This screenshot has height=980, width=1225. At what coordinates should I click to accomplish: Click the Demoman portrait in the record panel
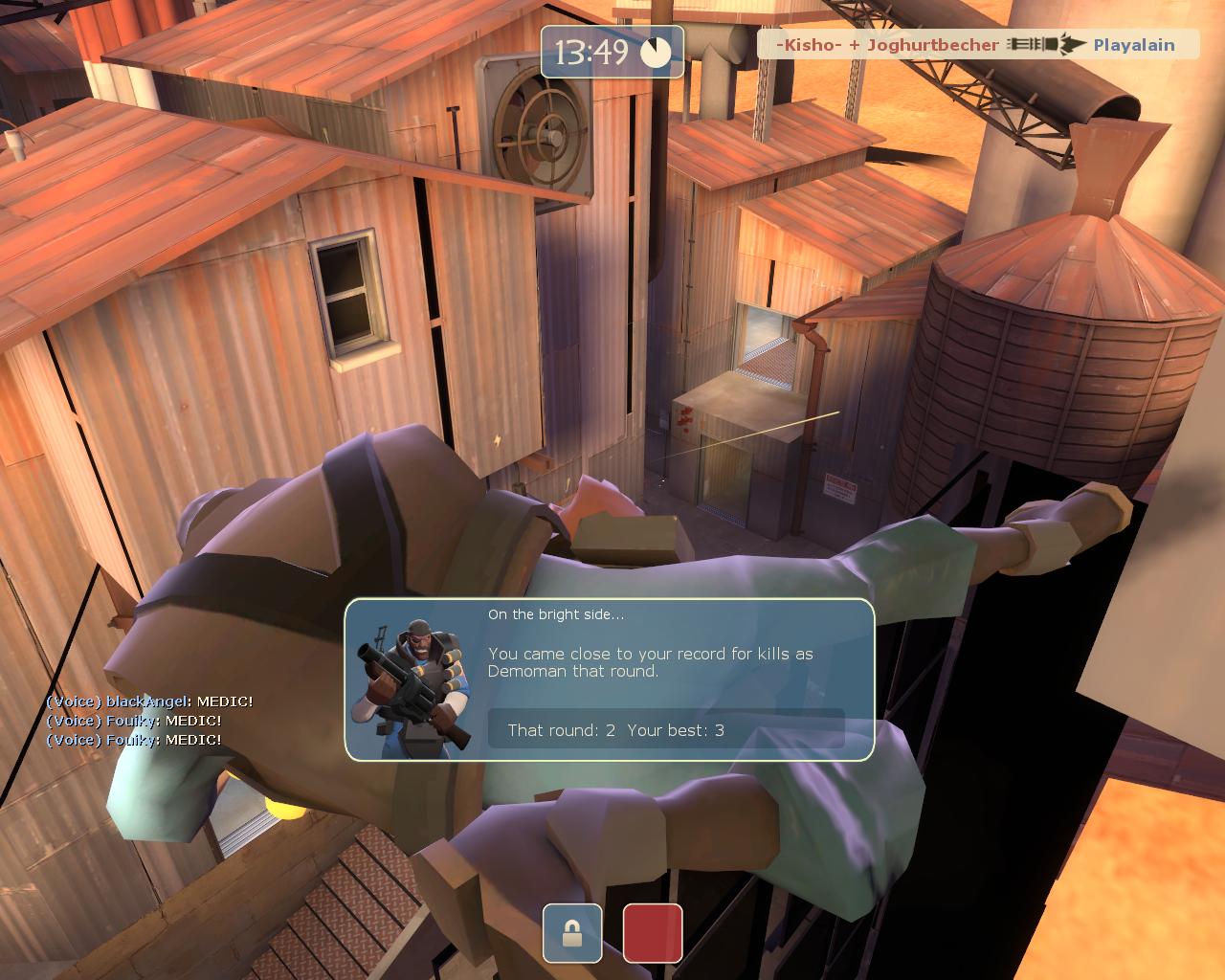[x=412, y=682]
